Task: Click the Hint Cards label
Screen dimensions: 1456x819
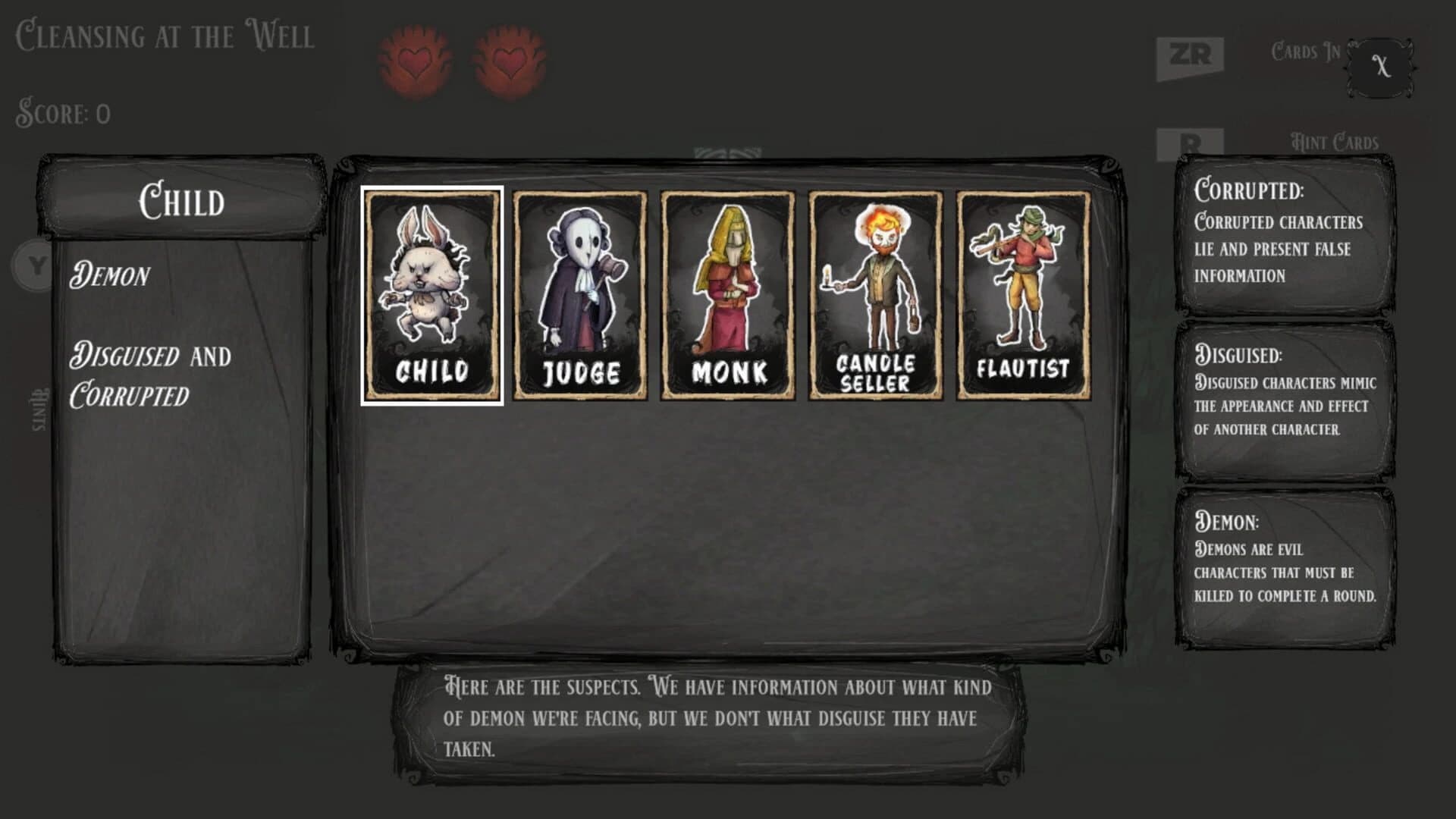Action: point(1336,140)
